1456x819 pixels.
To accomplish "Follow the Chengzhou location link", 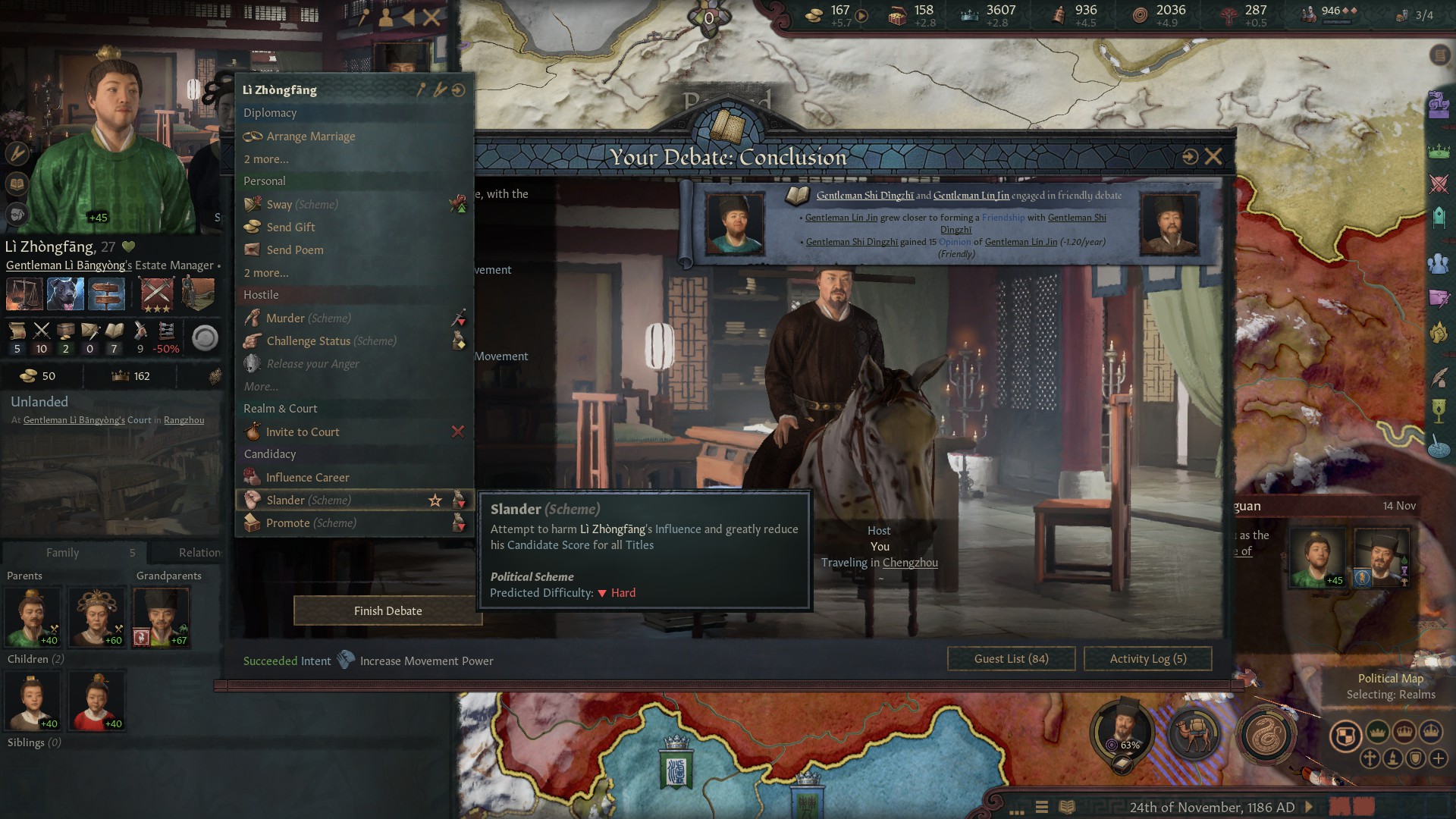I will coord(910,563).
